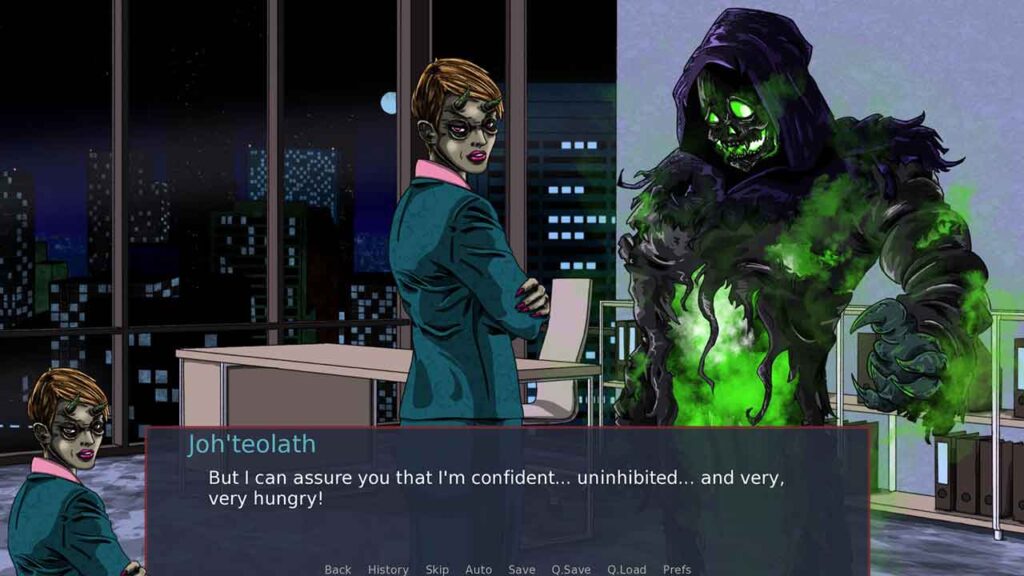Open Prefs settings menu

pyautogui.click(x=677, y=569)
